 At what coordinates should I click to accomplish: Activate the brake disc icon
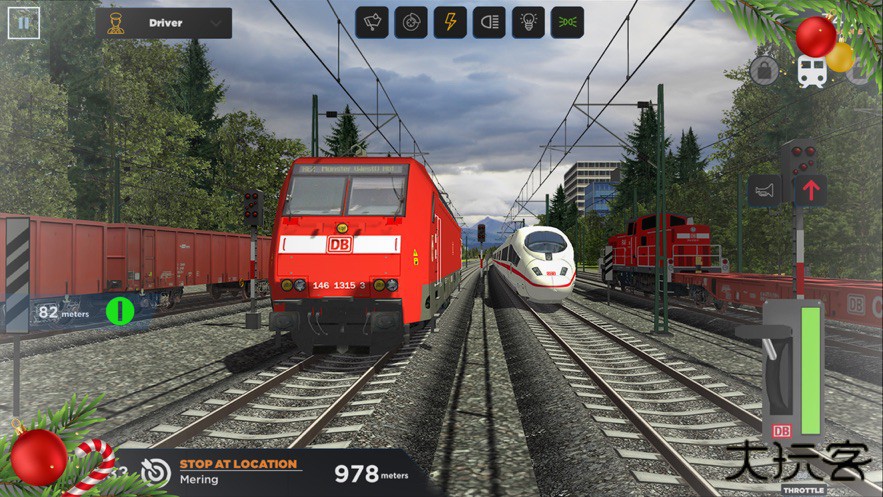[411, 22]
